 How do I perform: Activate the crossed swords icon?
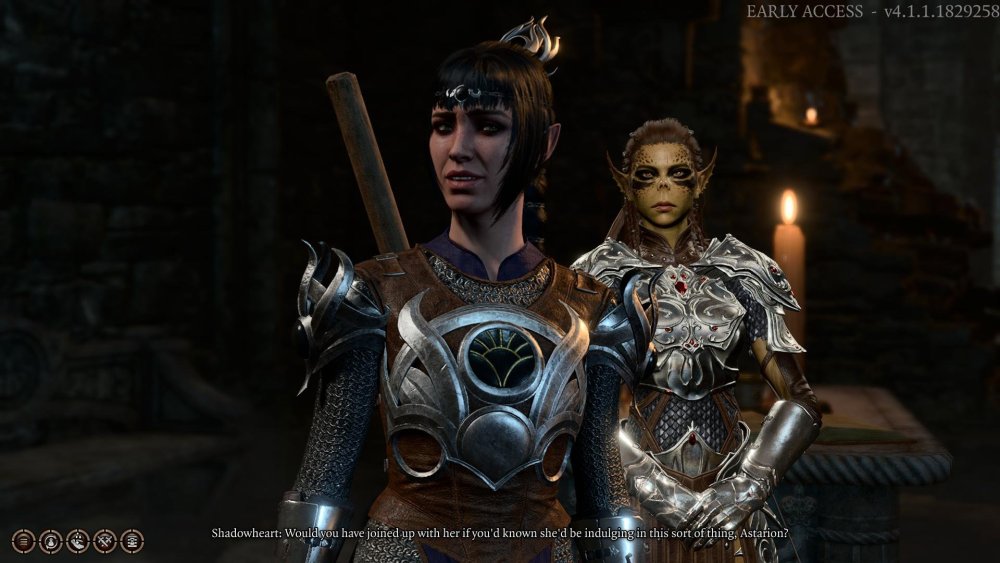(105, 541)
